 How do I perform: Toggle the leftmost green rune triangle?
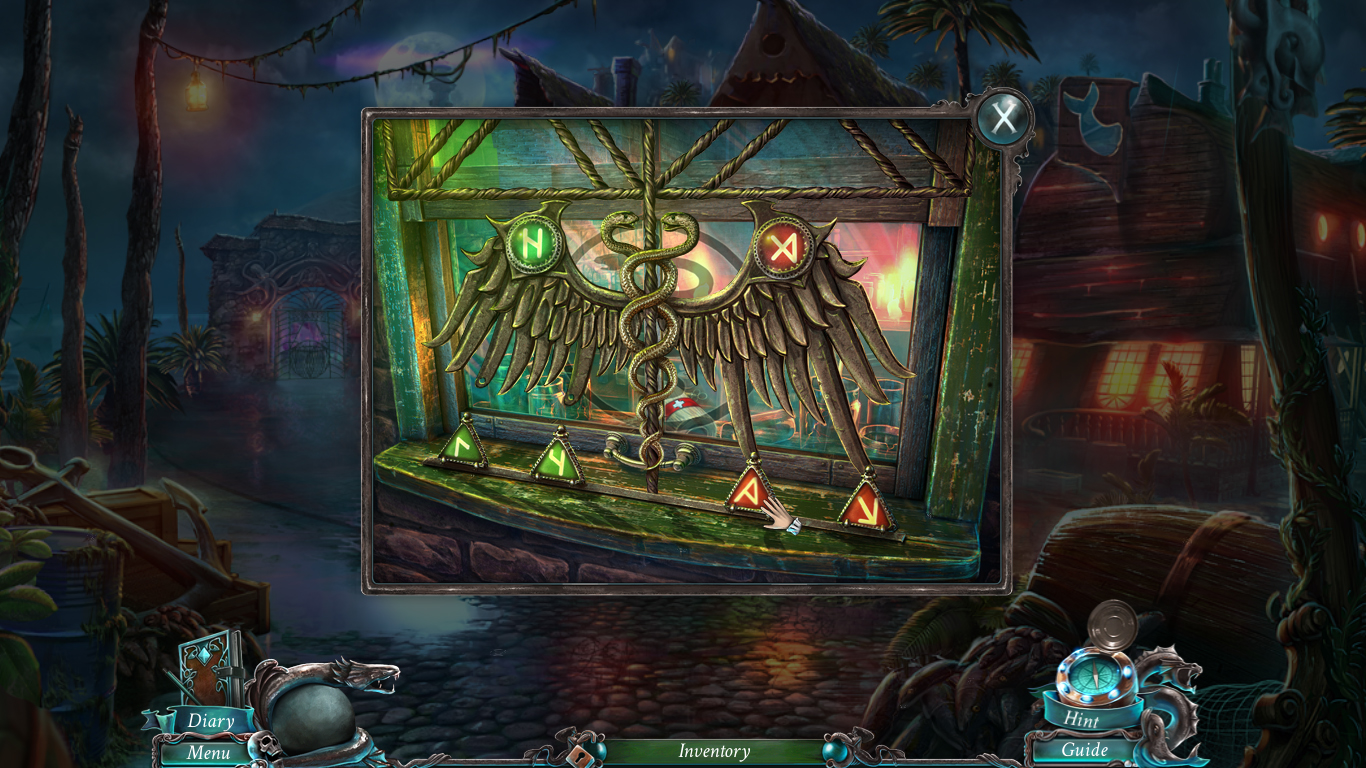(x=464, y=445)
